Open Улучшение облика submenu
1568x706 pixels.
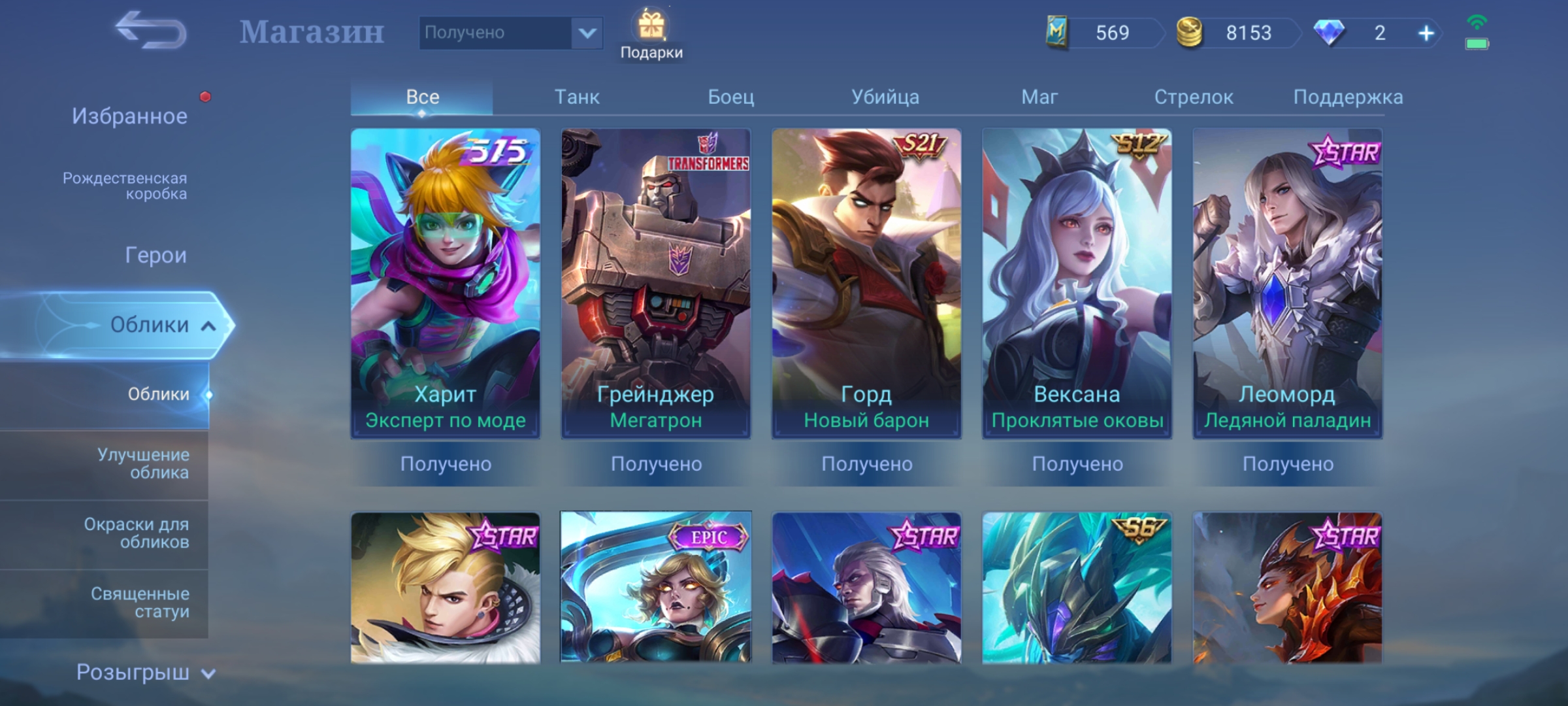pos(143,463)
